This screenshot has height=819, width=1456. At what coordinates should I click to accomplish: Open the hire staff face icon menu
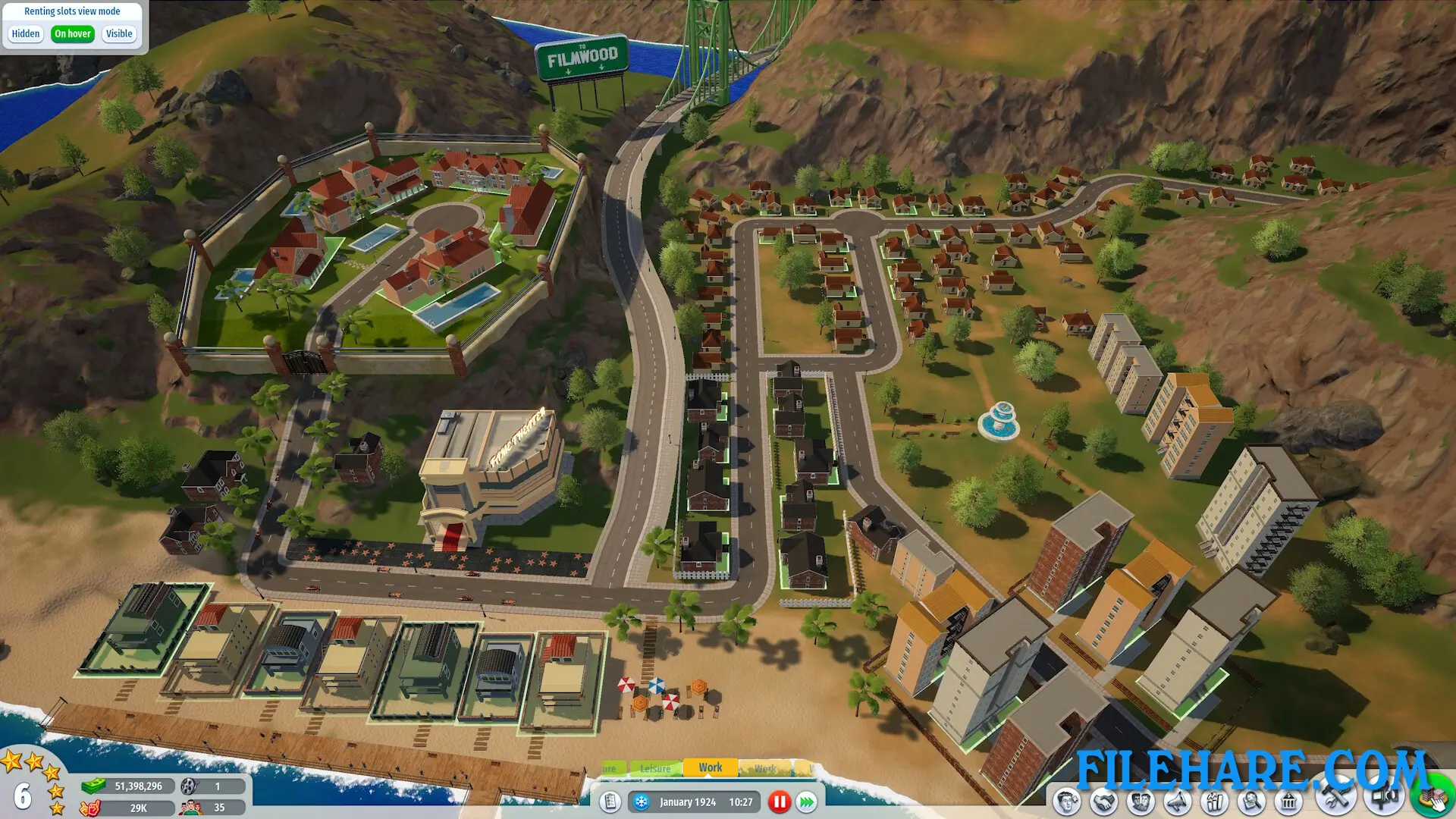coord(1066,802)
